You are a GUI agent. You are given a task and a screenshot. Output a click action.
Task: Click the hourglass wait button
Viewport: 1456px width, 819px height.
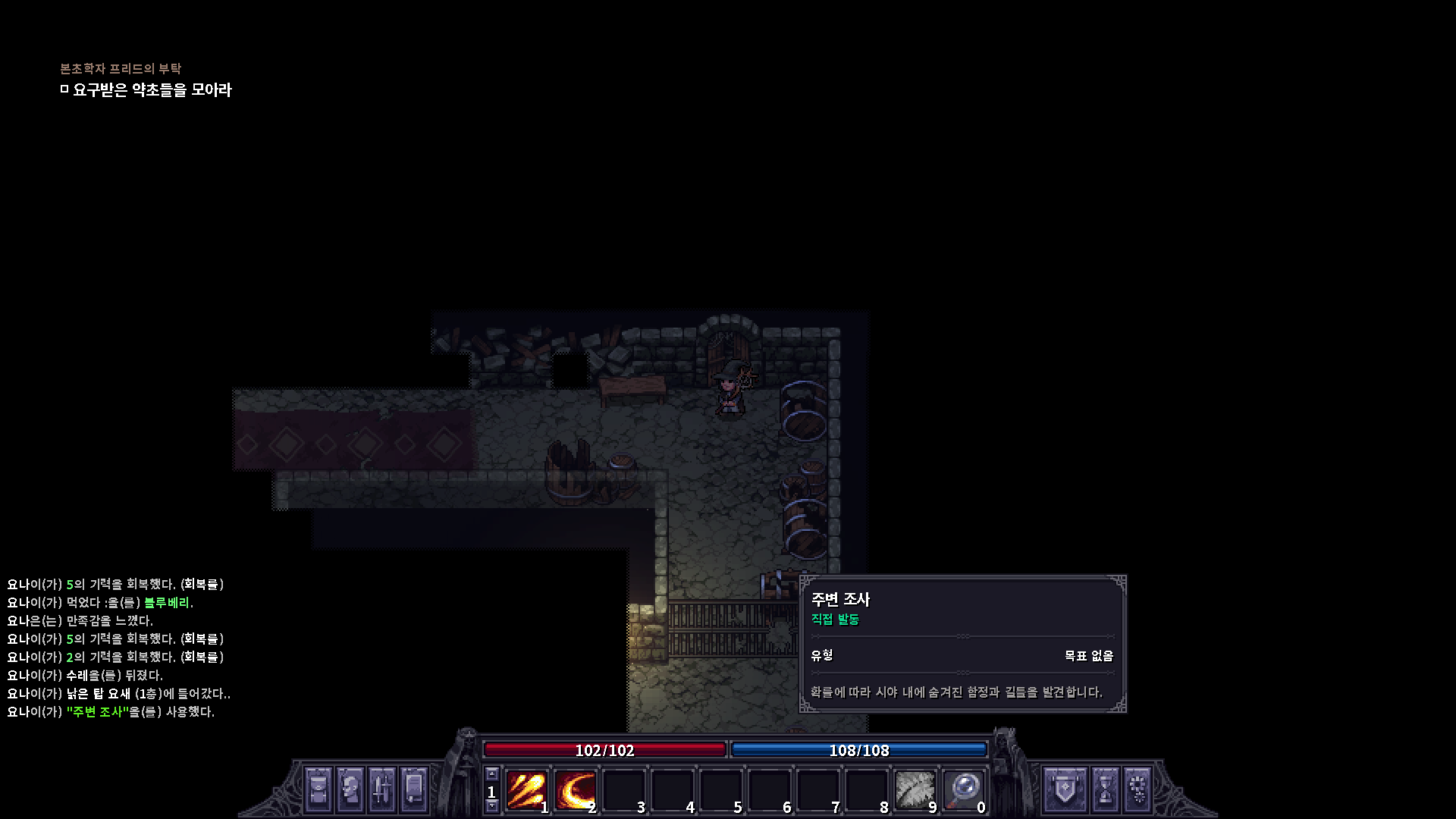1106,789
